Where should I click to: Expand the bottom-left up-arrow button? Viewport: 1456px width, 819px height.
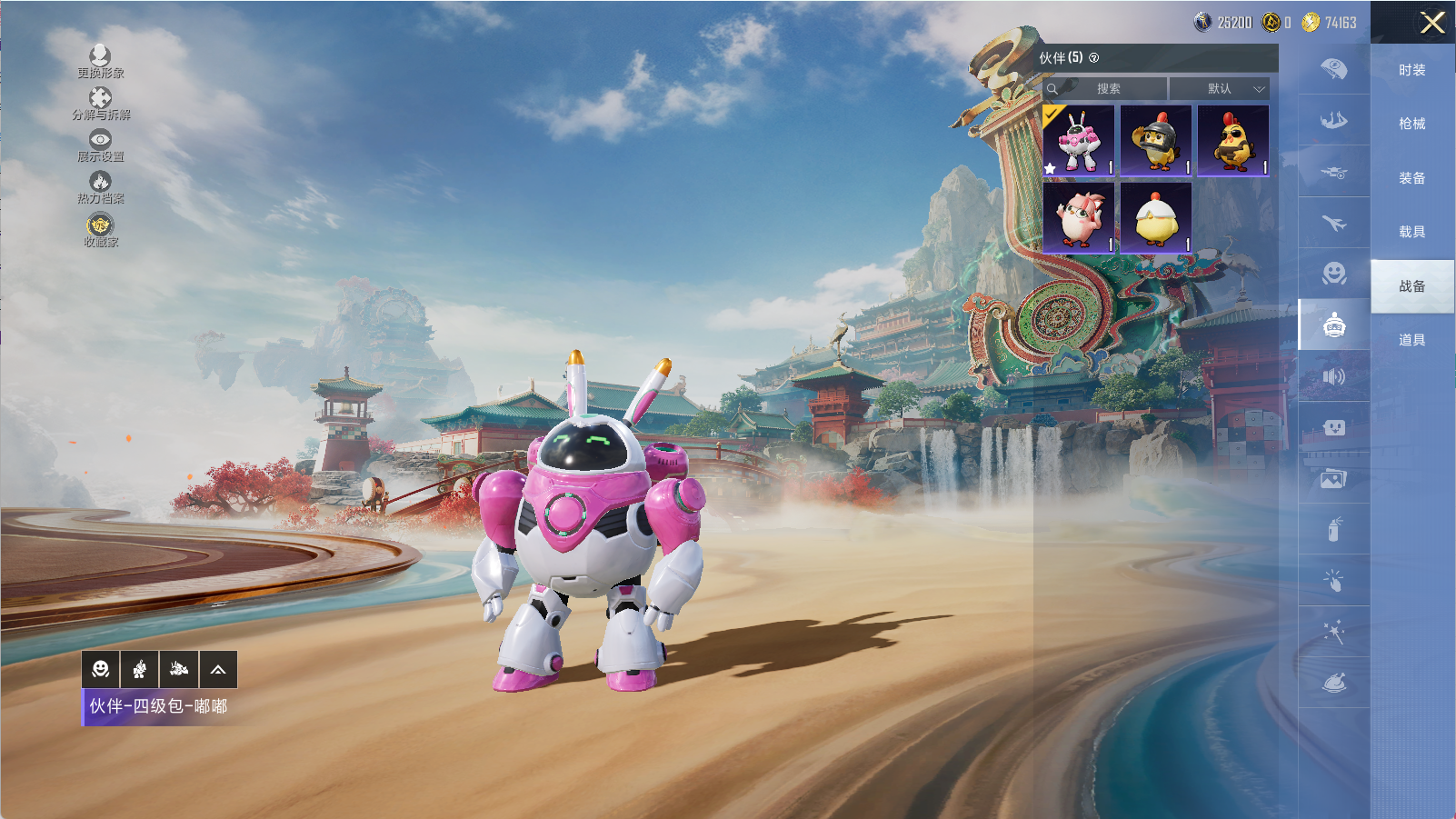(x=218, y=670)
